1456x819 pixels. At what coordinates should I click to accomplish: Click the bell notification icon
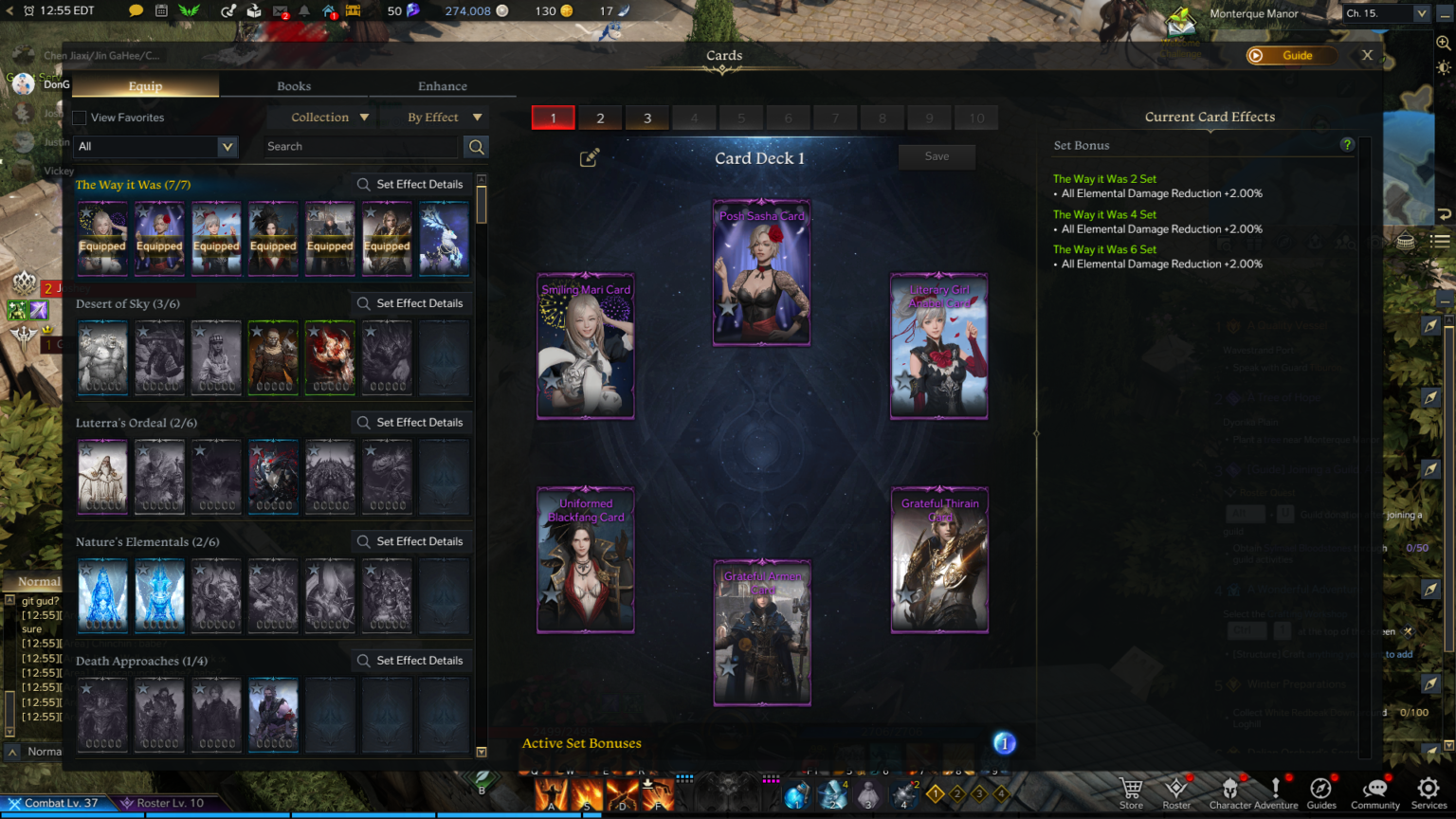pos(301,12)
